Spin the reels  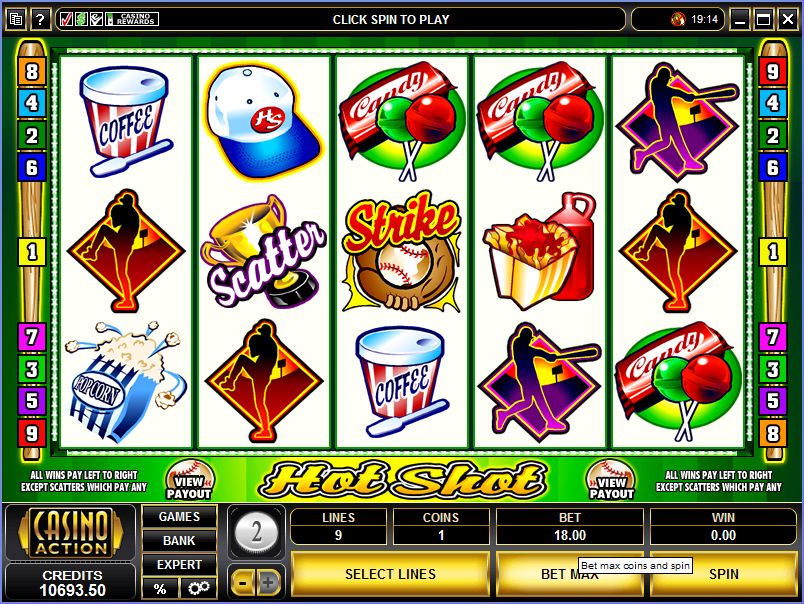point(723,574)
